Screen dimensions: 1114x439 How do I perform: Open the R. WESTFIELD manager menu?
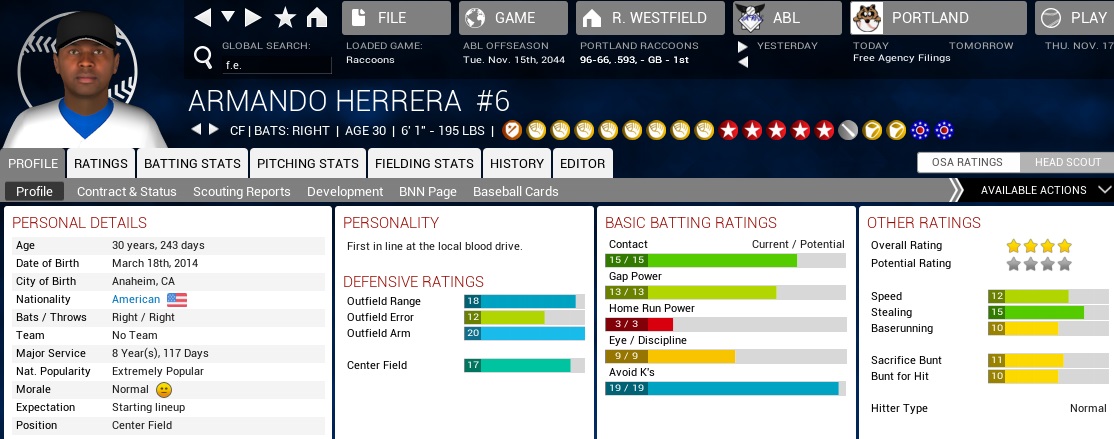[x=647, y=18]
